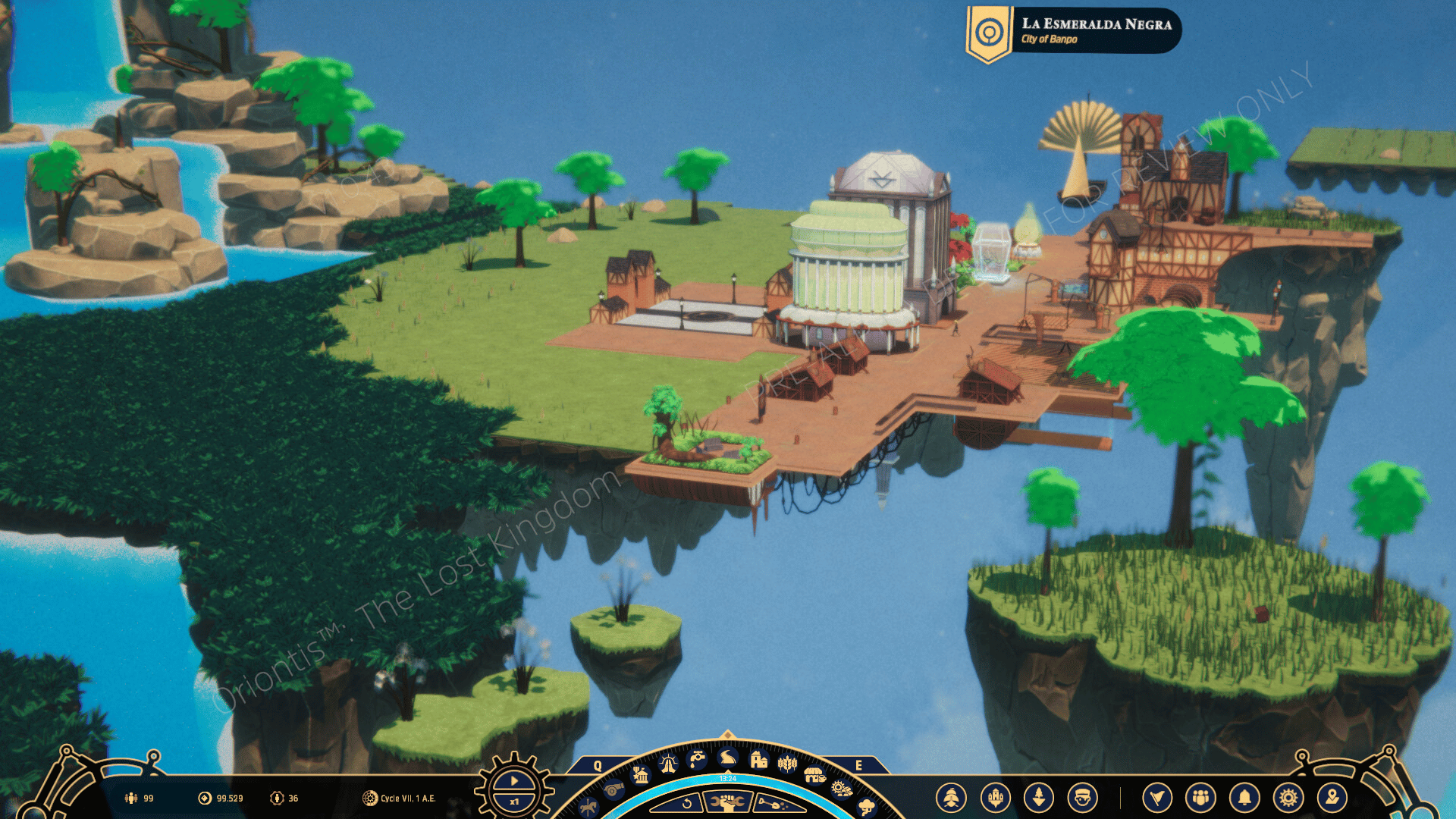
Task: Choose the government building category
Action: 641,775
